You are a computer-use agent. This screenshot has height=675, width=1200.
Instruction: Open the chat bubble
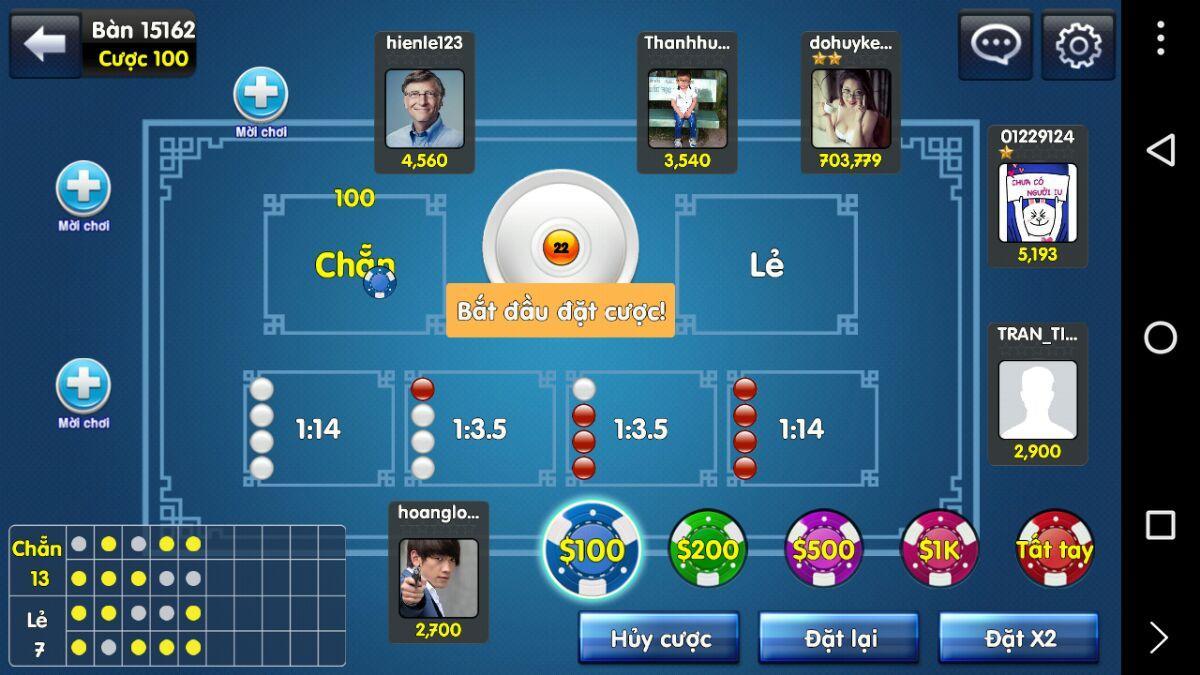995,44
